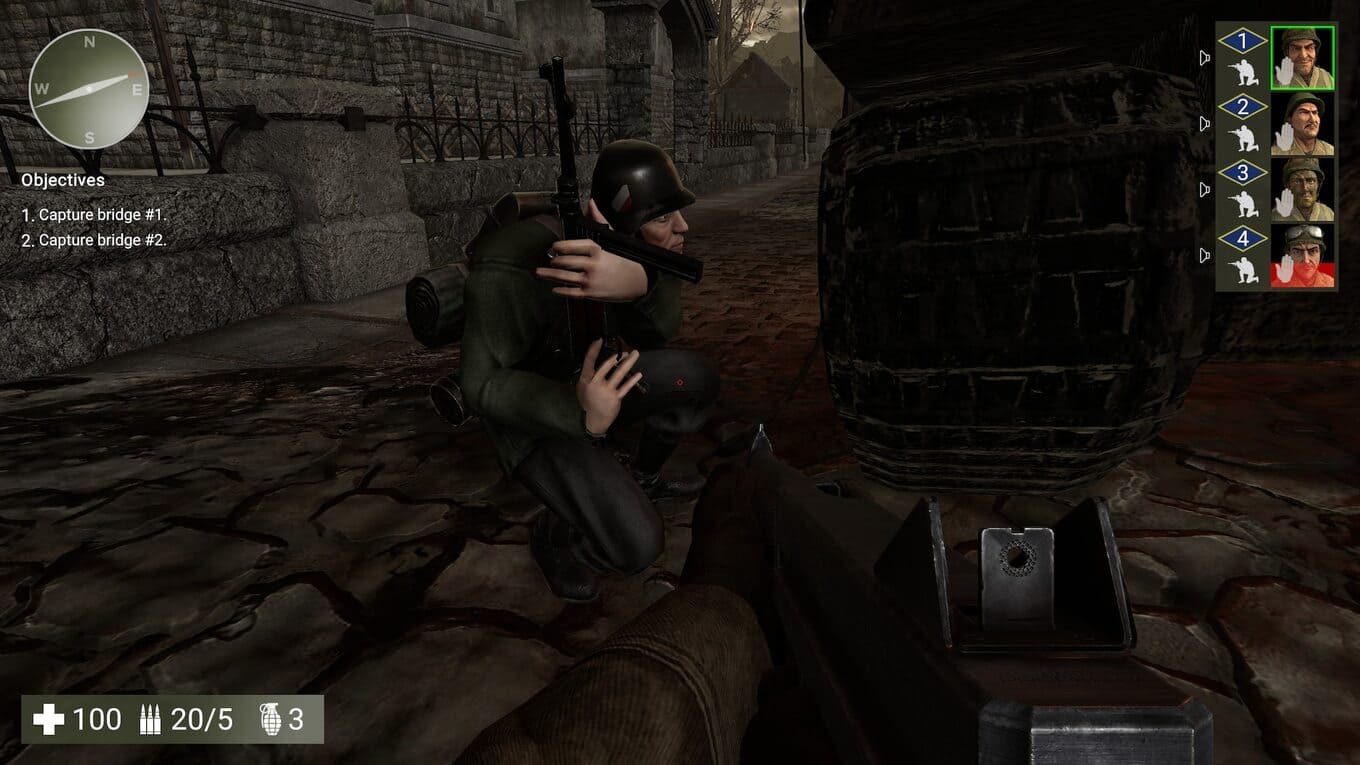Viewport: 1360px width, 765px height.
Task: Click the speaker icon beside soldier 1
Action: [x=1205, y=58]
